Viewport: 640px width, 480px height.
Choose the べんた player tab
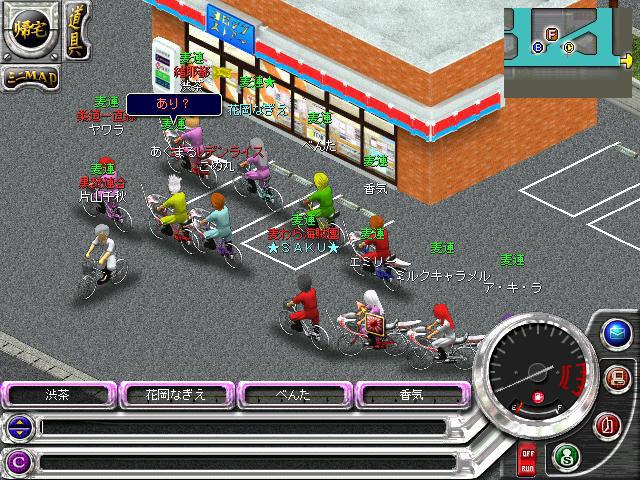point(294,394)
